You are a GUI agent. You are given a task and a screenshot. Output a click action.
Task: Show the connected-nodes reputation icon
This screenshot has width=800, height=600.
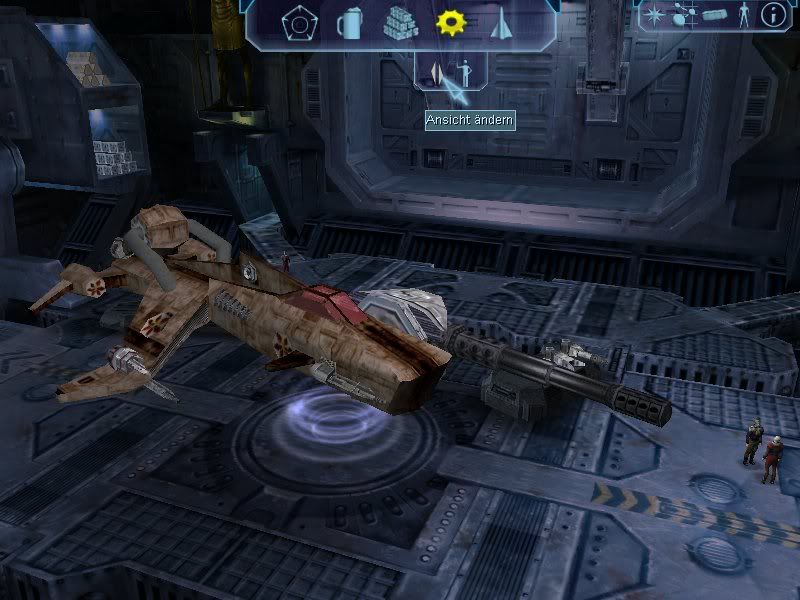tap(685, 14)
